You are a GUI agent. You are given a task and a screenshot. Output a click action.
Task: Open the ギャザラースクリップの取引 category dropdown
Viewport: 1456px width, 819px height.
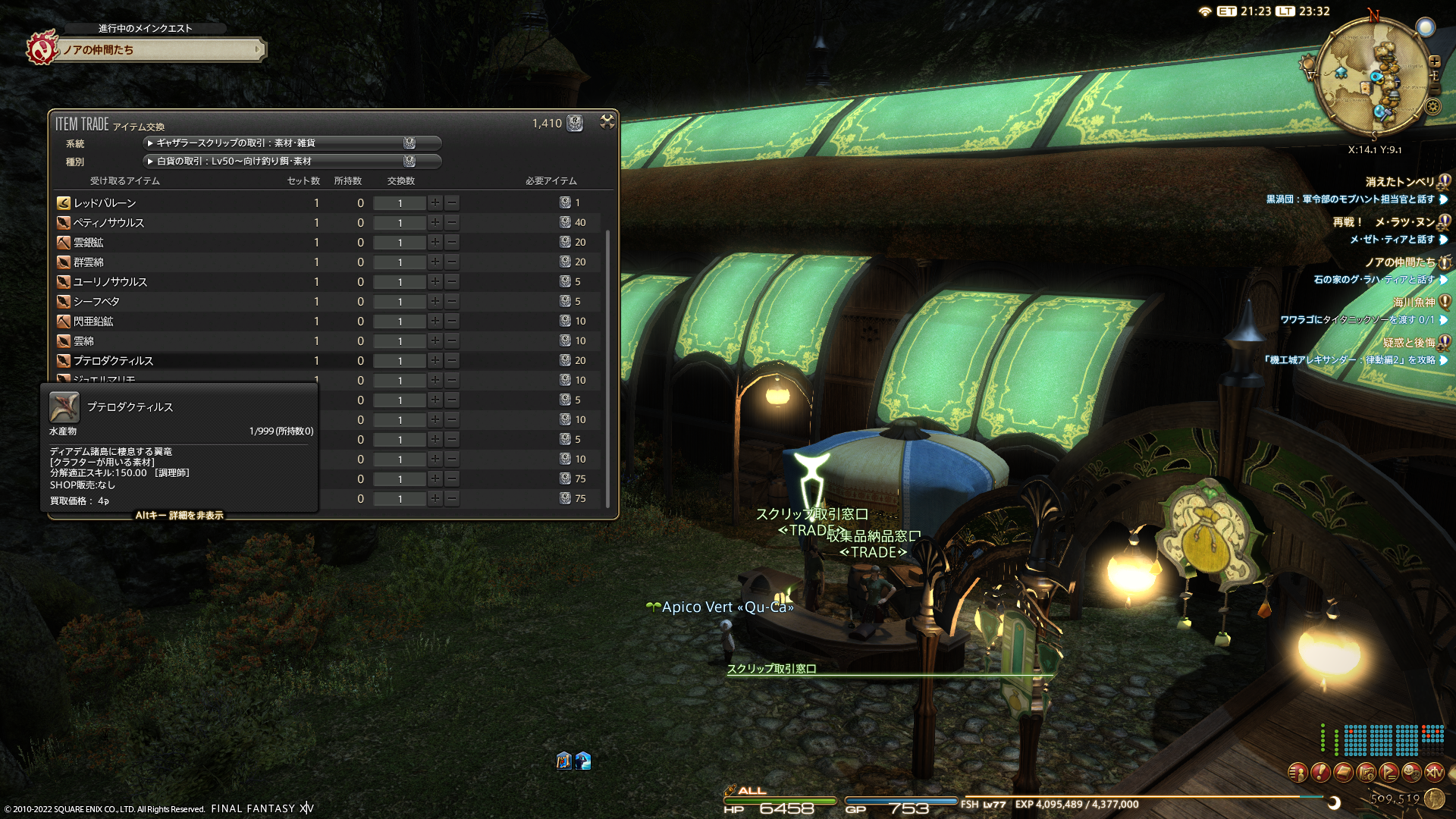click(291, 143)
